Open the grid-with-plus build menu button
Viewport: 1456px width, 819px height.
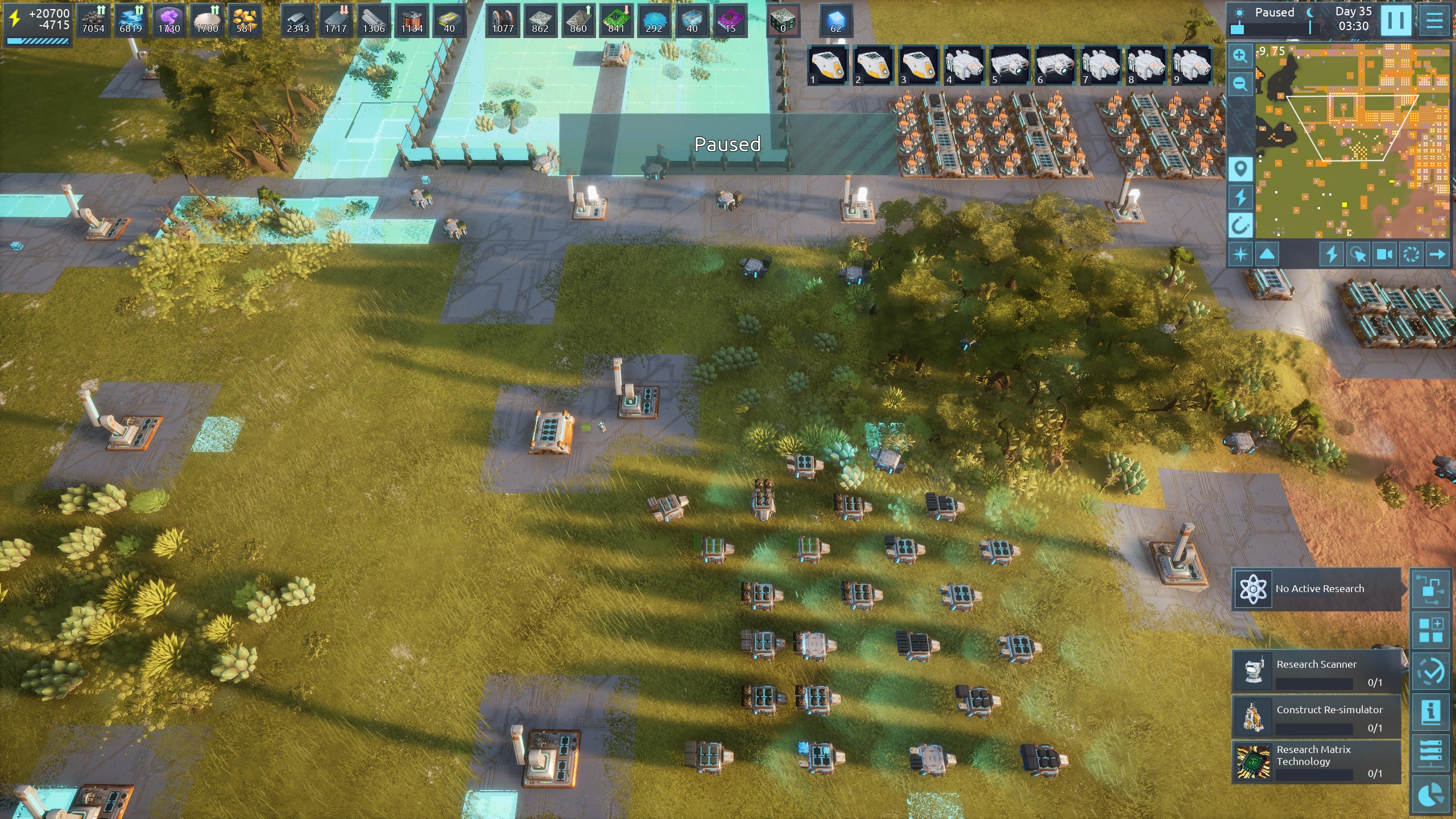1431,630
